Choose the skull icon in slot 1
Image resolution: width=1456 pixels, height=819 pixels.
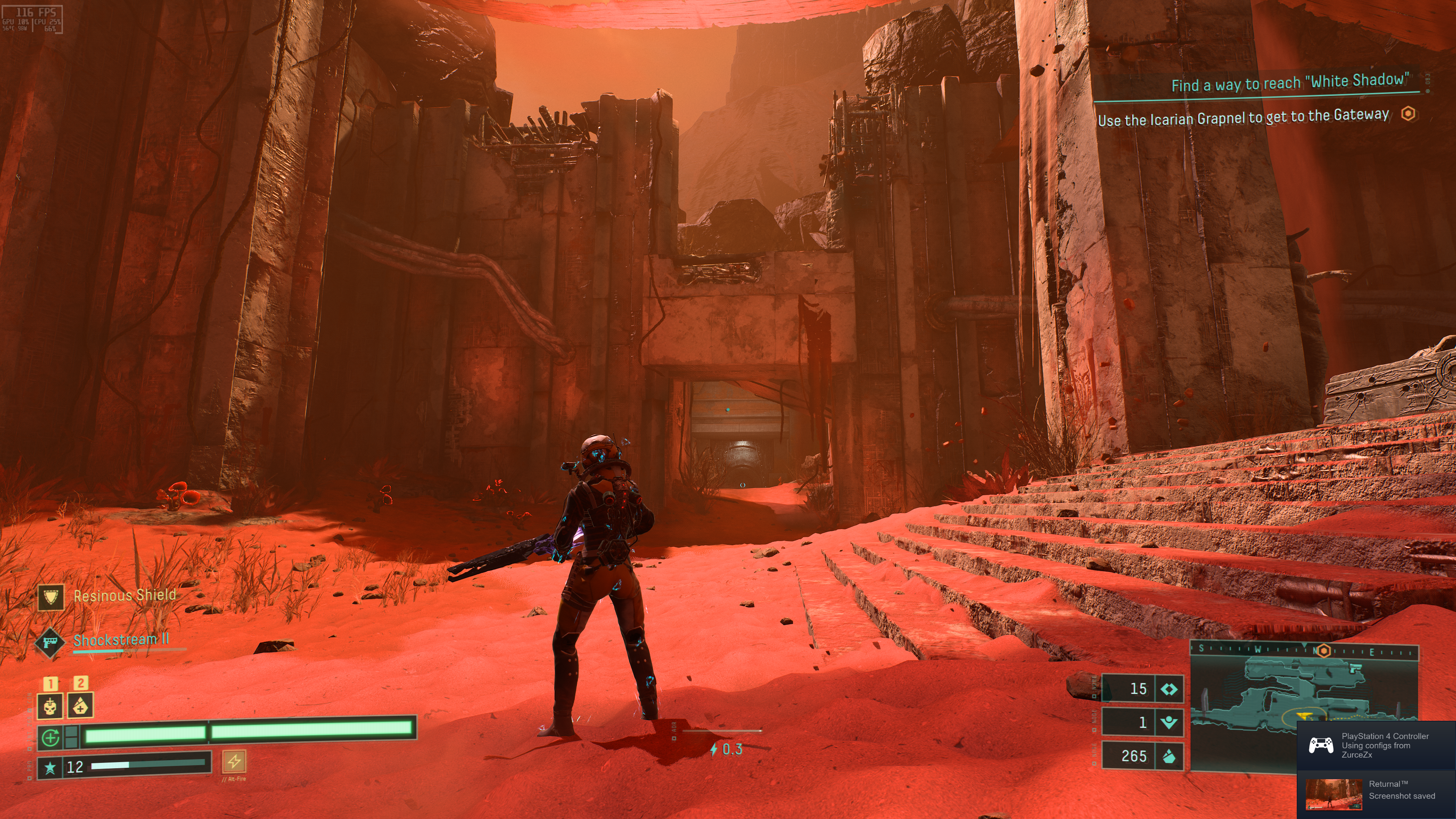50,706
